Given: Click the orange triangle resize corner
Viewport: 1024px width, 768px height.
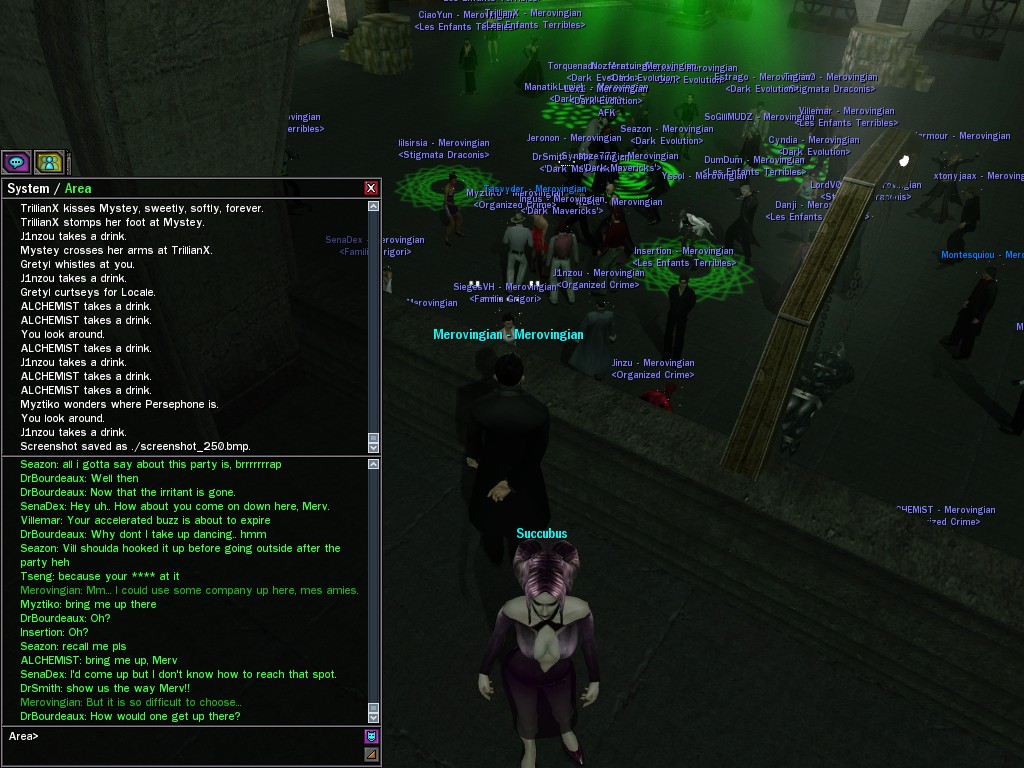Looking at the screenshot, I should (x=372, y=754).
